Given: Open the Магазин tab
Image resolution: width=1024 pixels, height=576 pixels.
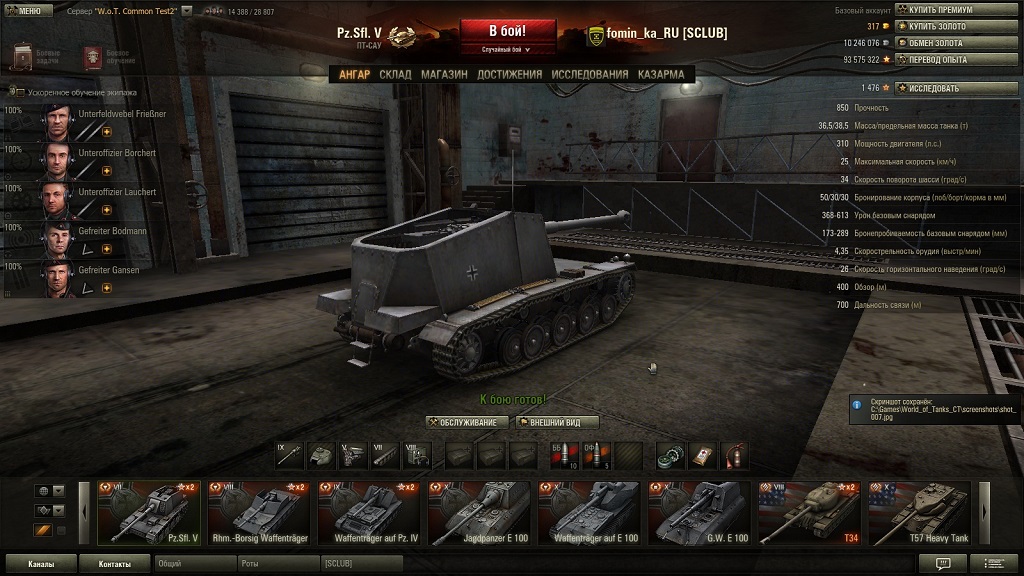Looking at the screenshot, I should (444, 74).
